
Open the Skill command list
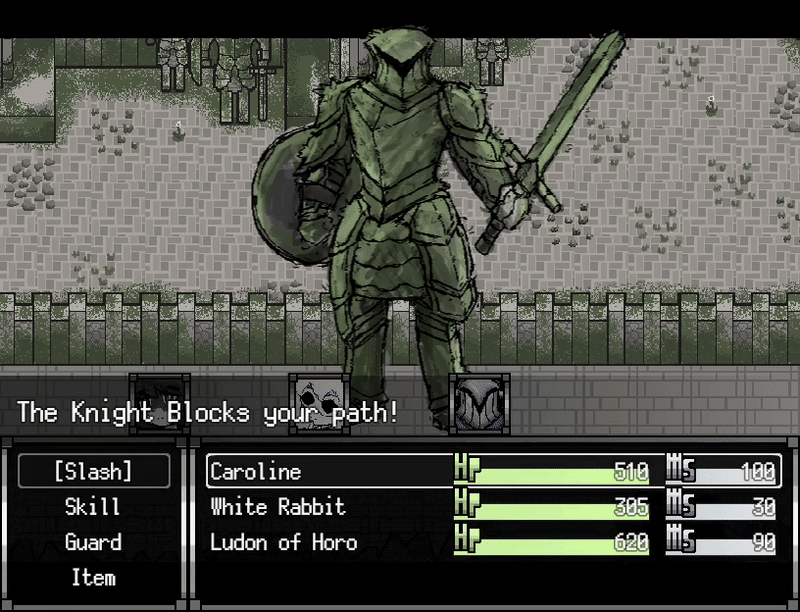coord(93,507)
